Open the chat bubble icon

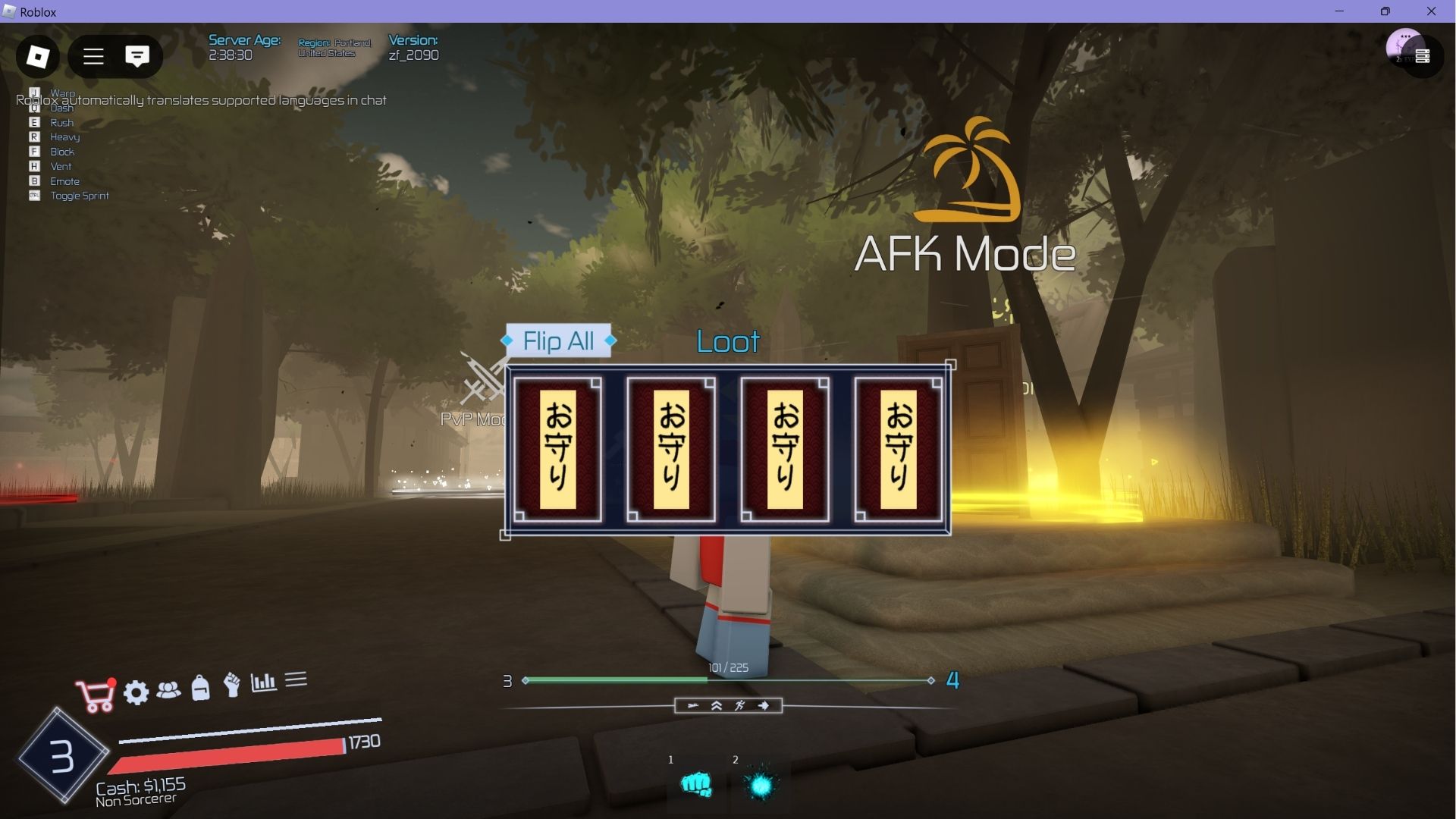coord(137,55)
